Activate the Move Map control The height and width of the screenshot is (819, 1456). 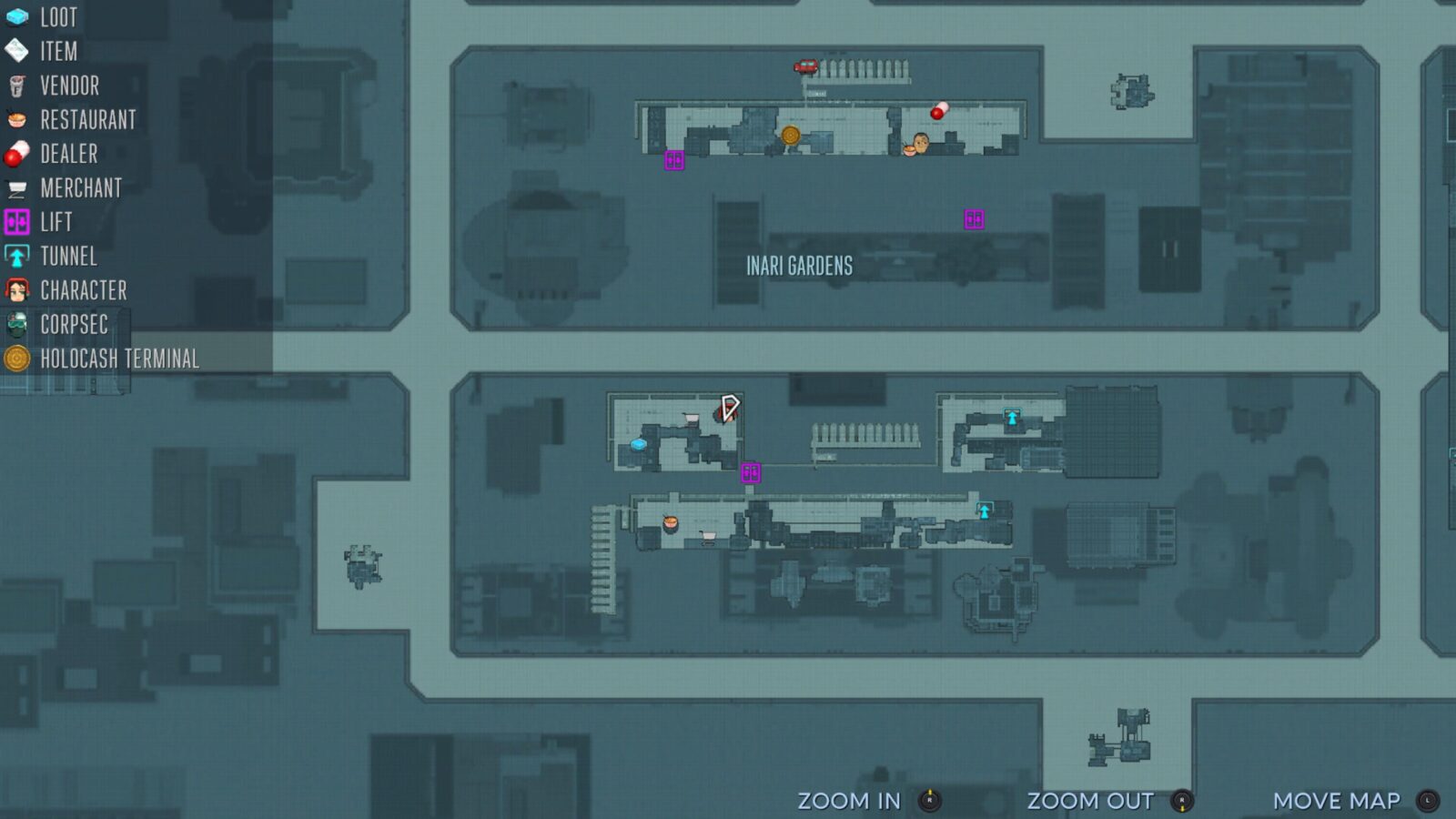pos(1337,802)
